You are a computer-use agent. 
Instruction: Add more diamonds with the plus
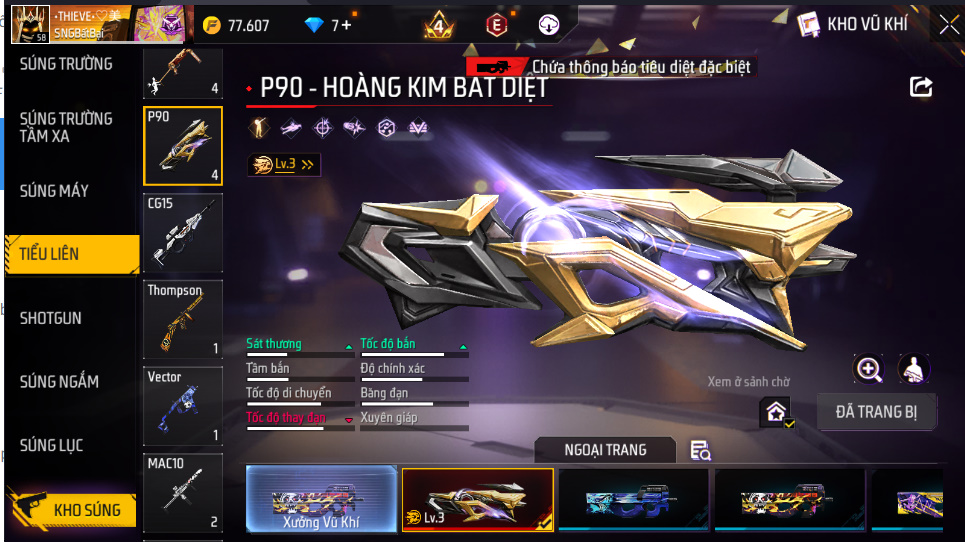(x=346, y=25)
